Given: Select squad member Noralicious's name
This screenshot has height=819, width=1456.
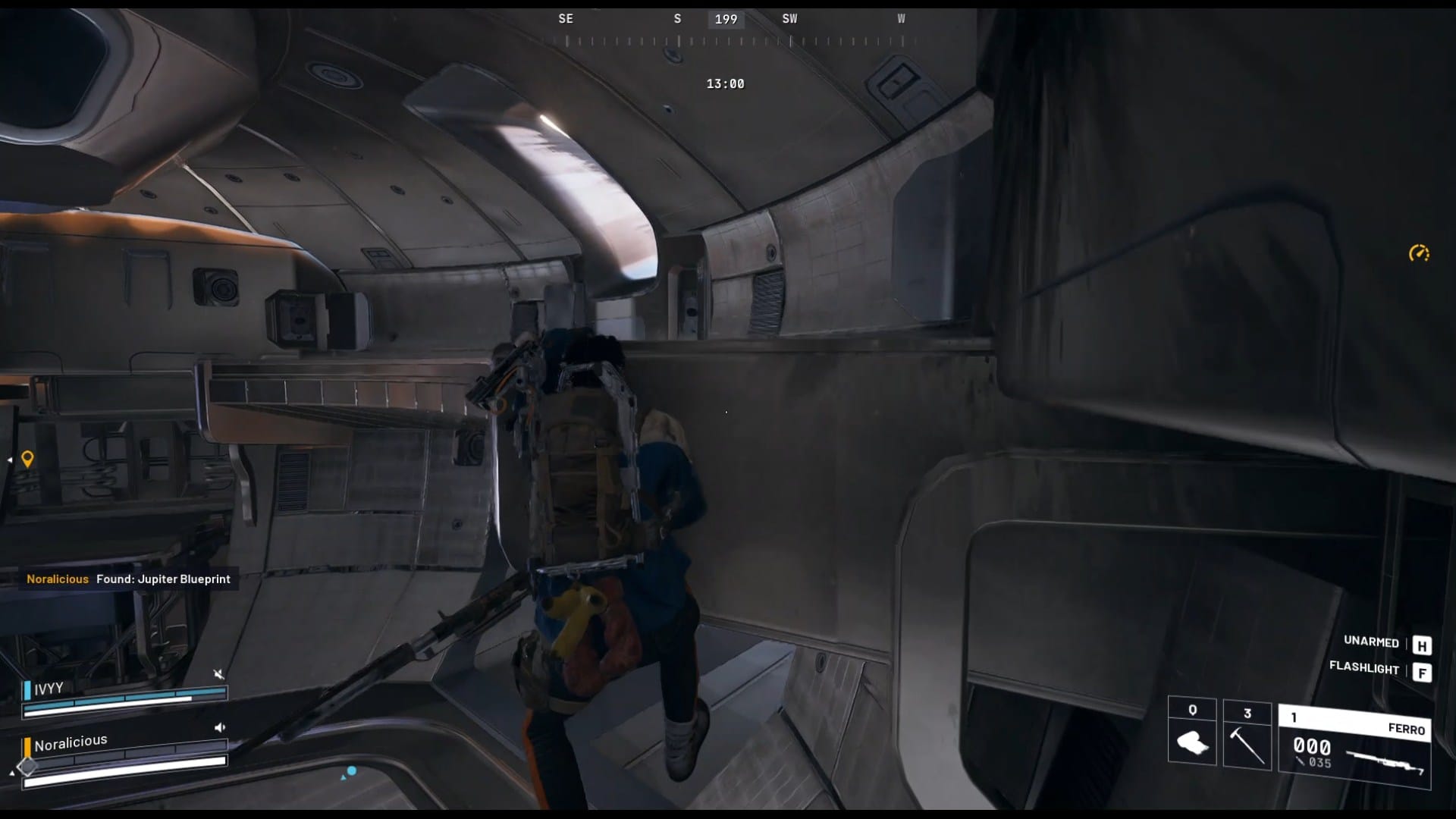Looking at the screenshot, I should pyautogui.click(x=71, y=742).
